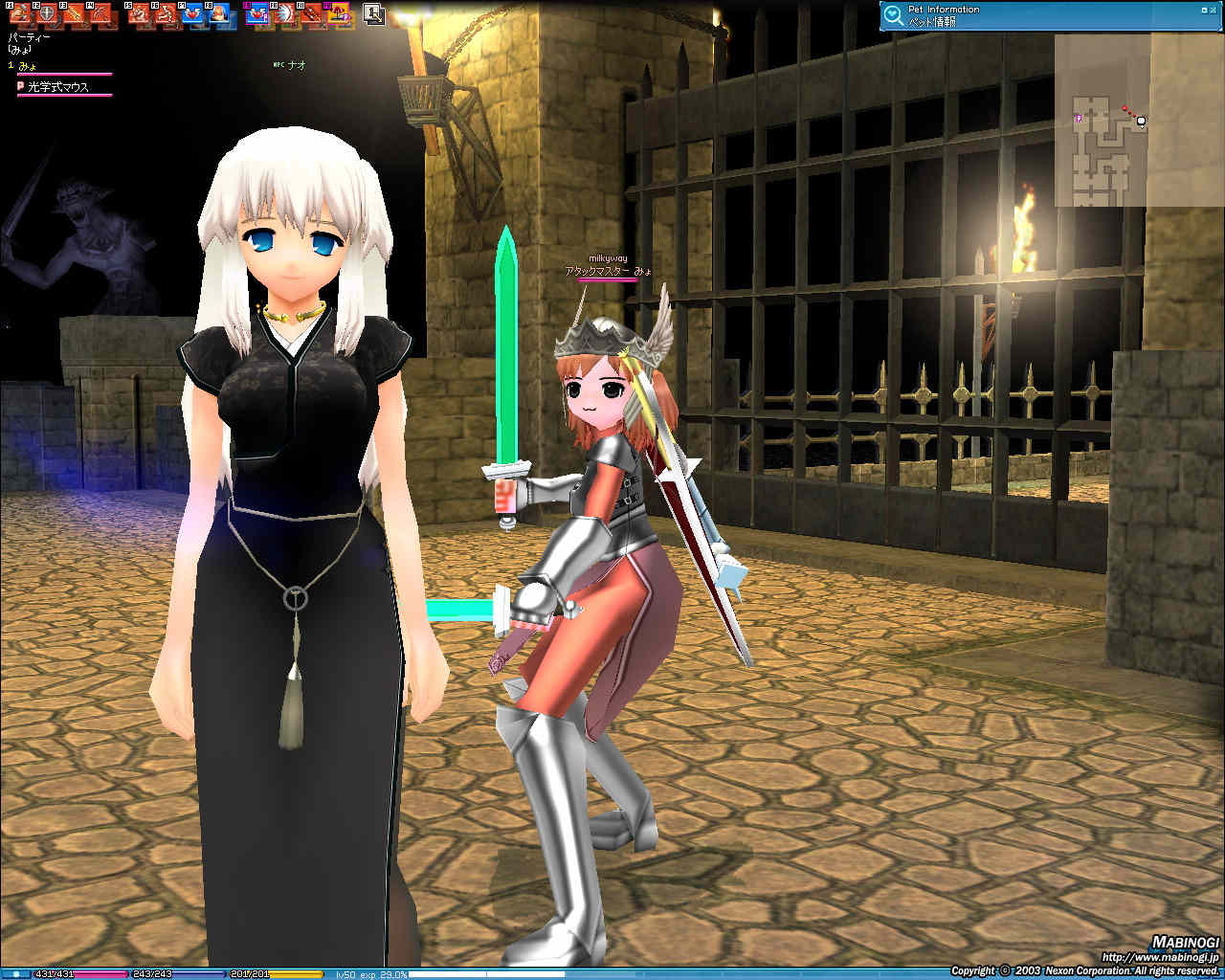Activate the pink-bordered winged heart pet slot

[256, 13]
